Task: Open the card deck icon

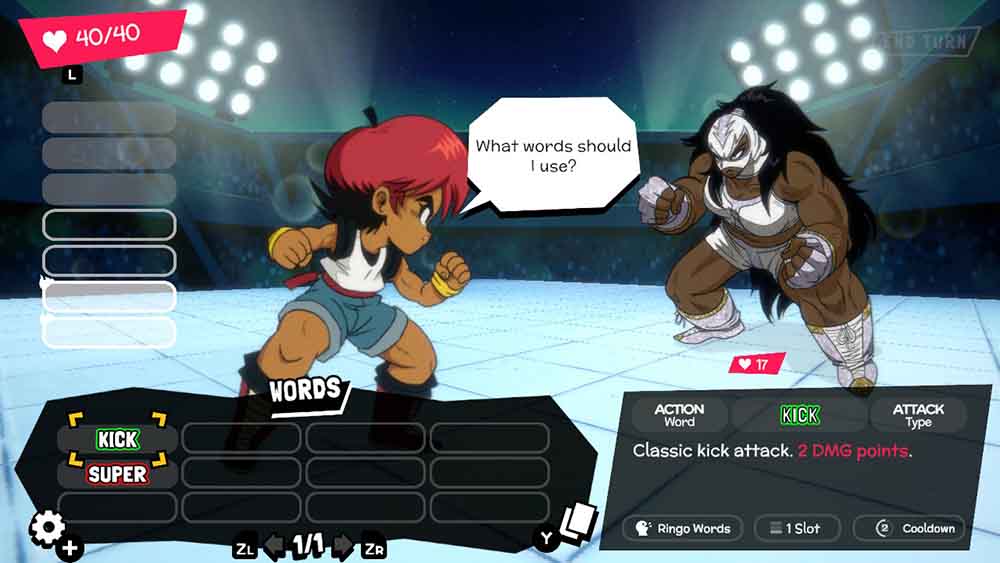Action: click(577, 522)
